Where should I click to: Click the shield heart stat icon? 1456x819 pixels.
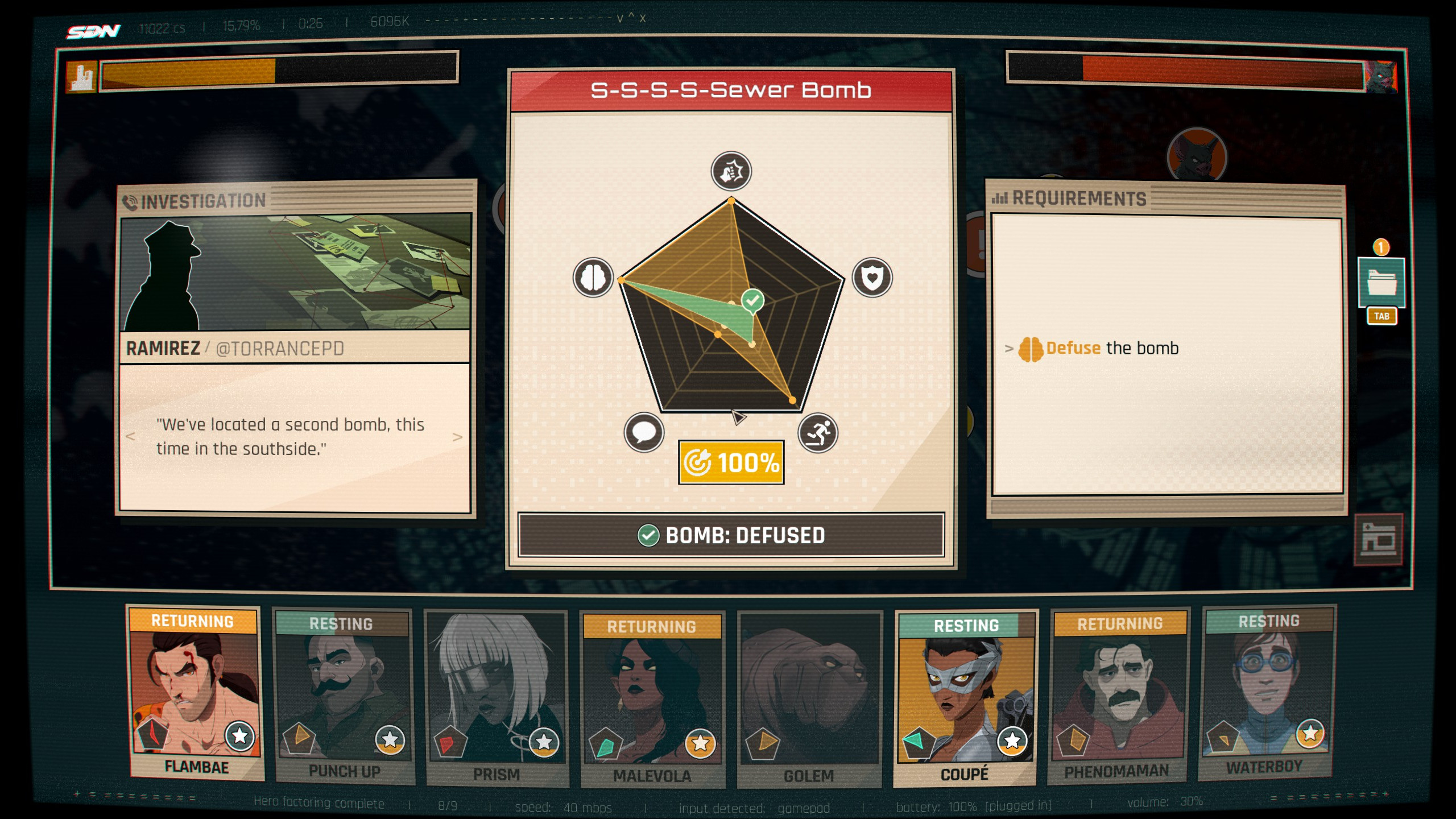coord(872,278)
